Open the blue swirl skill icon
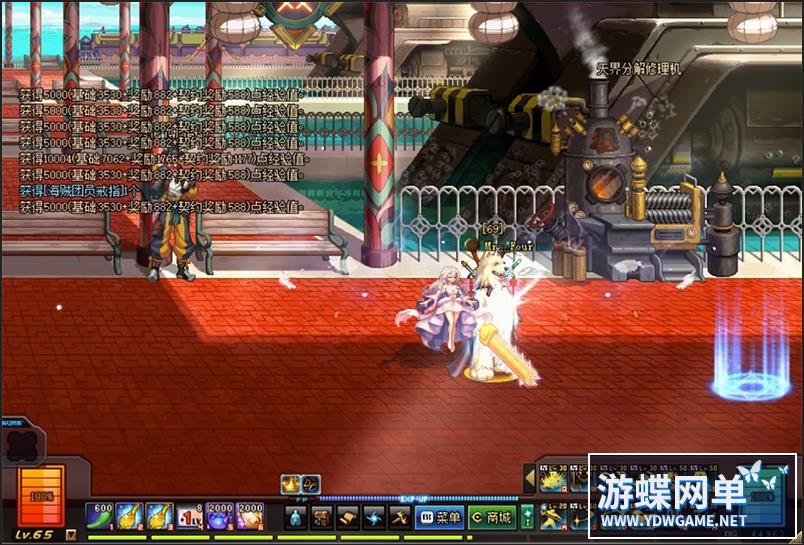The height and width of the screenshot is (545, 804). click(374, 517)
